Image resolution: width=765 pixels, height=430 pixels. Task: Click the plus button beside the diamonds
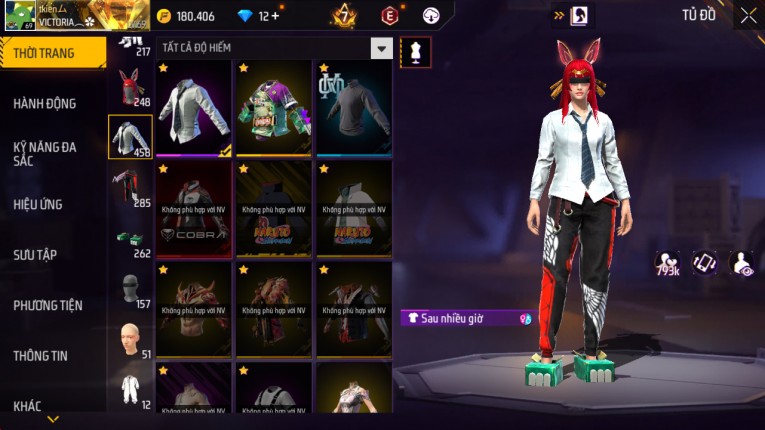pyautogui.click(x=275, y=16)
